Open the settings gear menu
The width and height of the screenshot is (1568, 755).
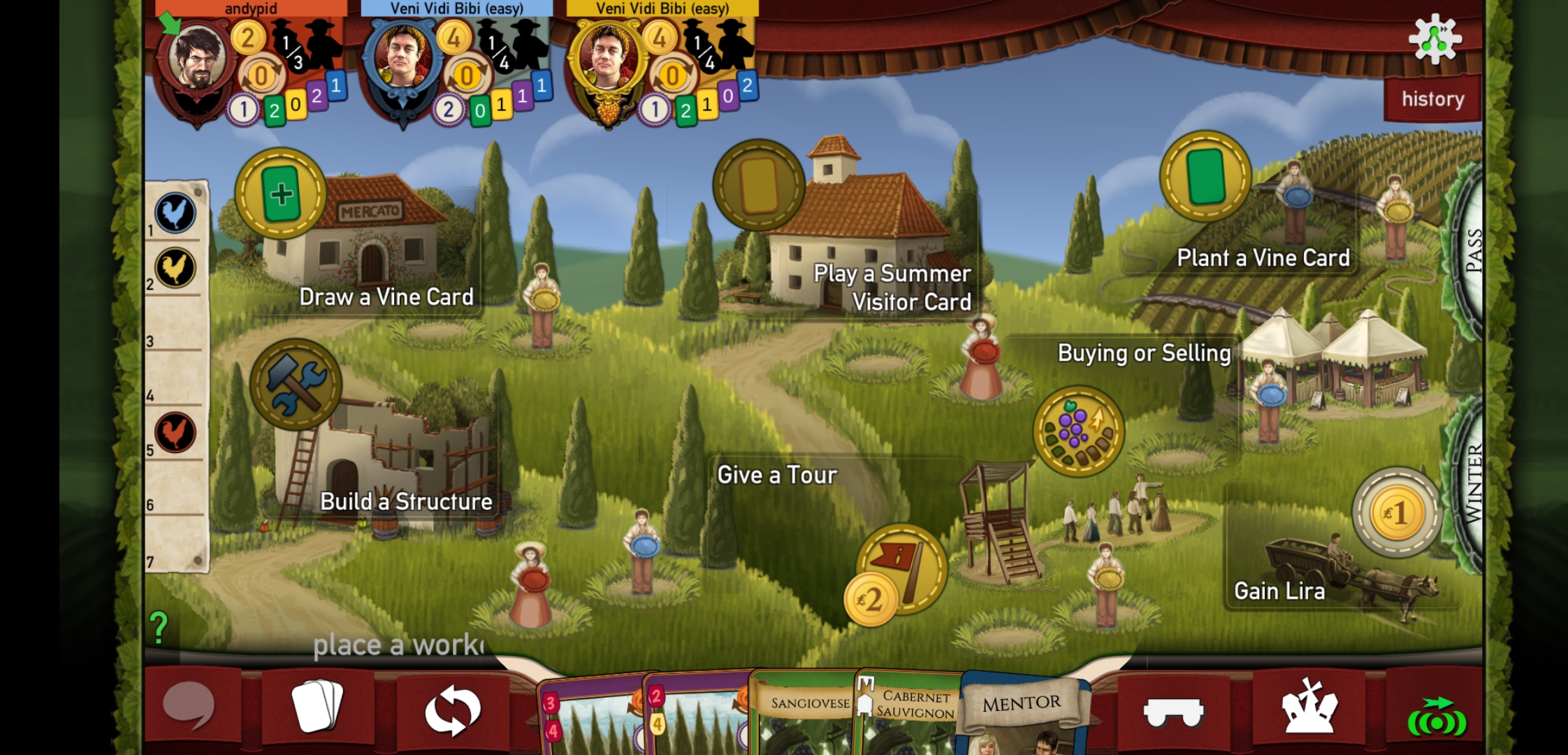coord(1435,39)
